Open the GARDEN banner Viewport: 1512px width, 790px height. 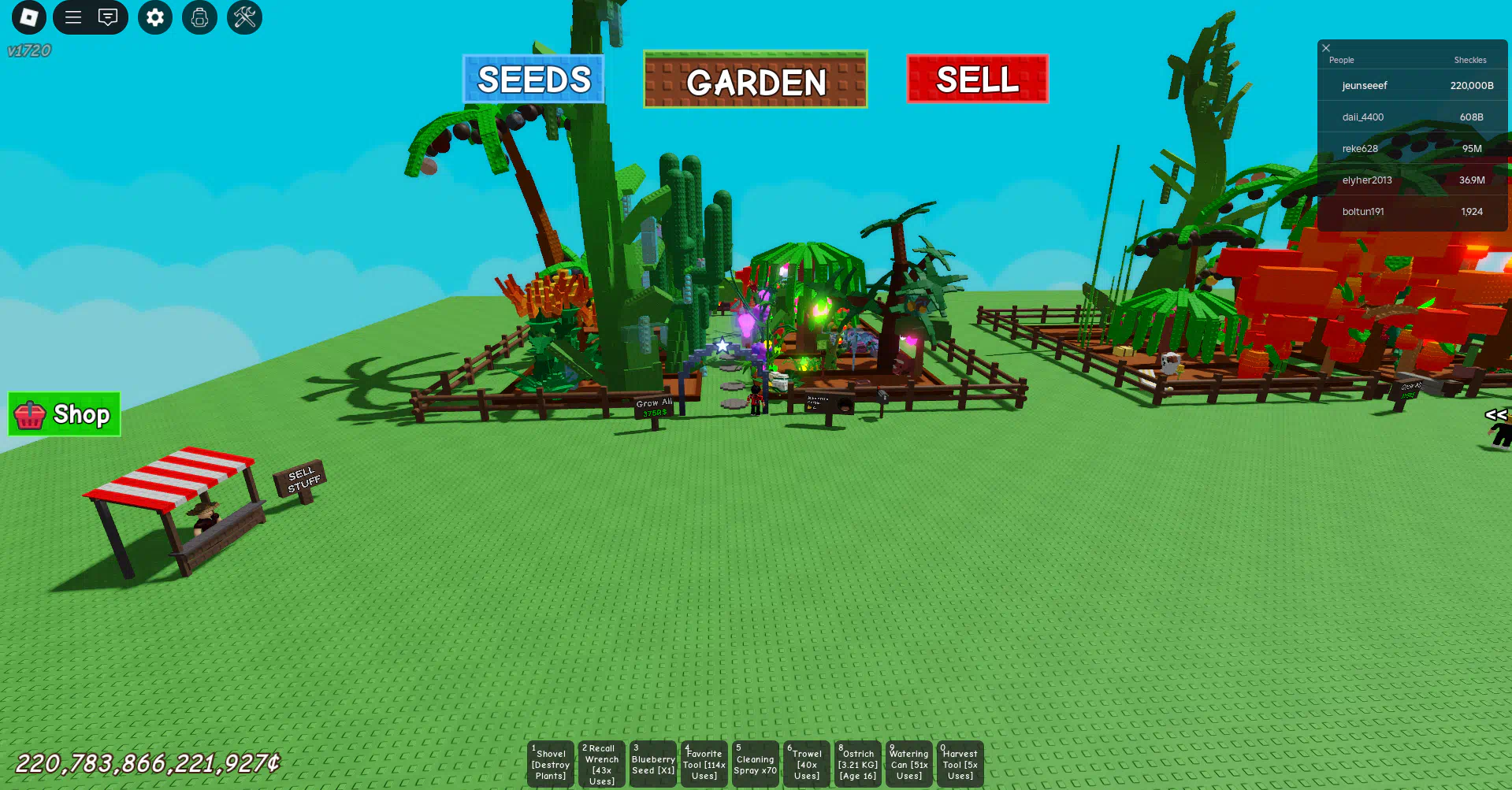(755, 80)
